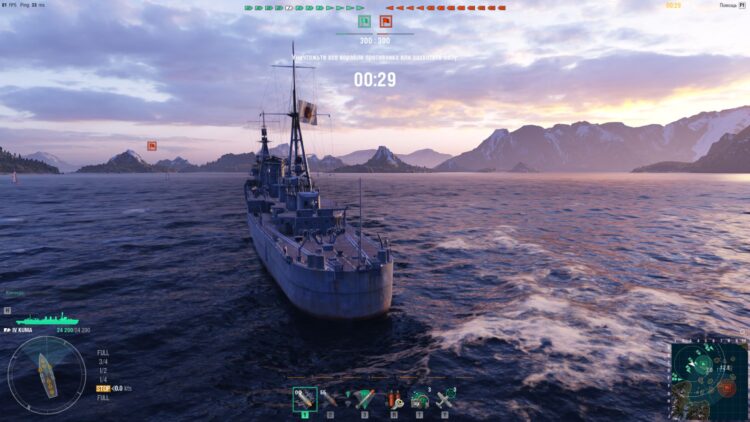Image resolution: width=750 pixels, height=422 pixels.
Task: Click the red enemy team flag icon
Action: (x=385, y=21)
